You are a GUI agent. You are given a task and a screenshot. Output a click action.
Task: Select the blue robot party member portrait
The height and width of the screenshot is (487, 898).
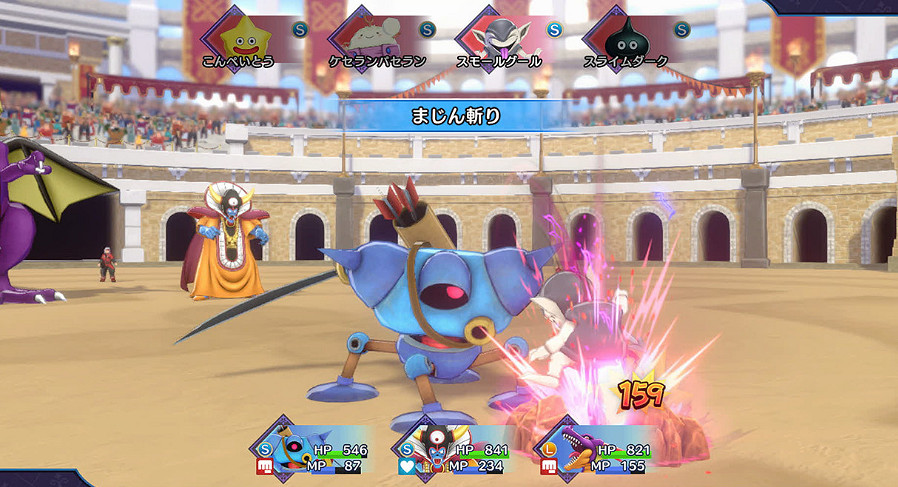pos(293,446)
